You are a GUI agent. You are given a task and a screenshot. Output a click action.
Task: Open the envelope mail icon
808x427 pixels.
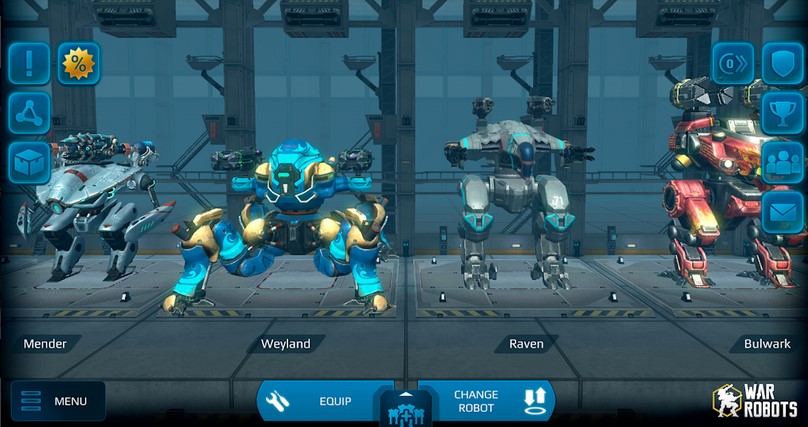[x=782, y=211]
